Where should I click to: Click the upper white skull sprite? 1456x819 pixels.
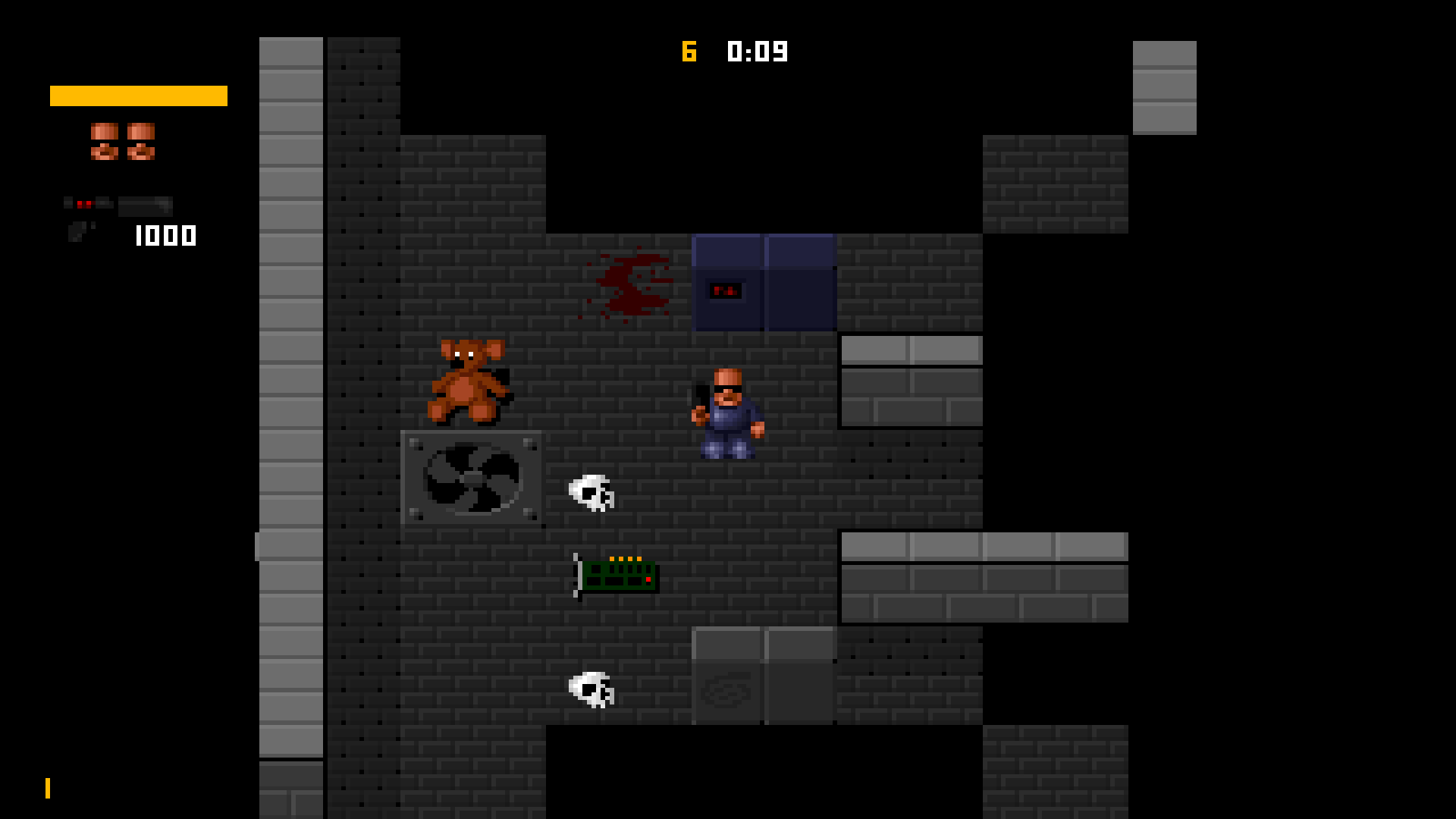[592, 494]
